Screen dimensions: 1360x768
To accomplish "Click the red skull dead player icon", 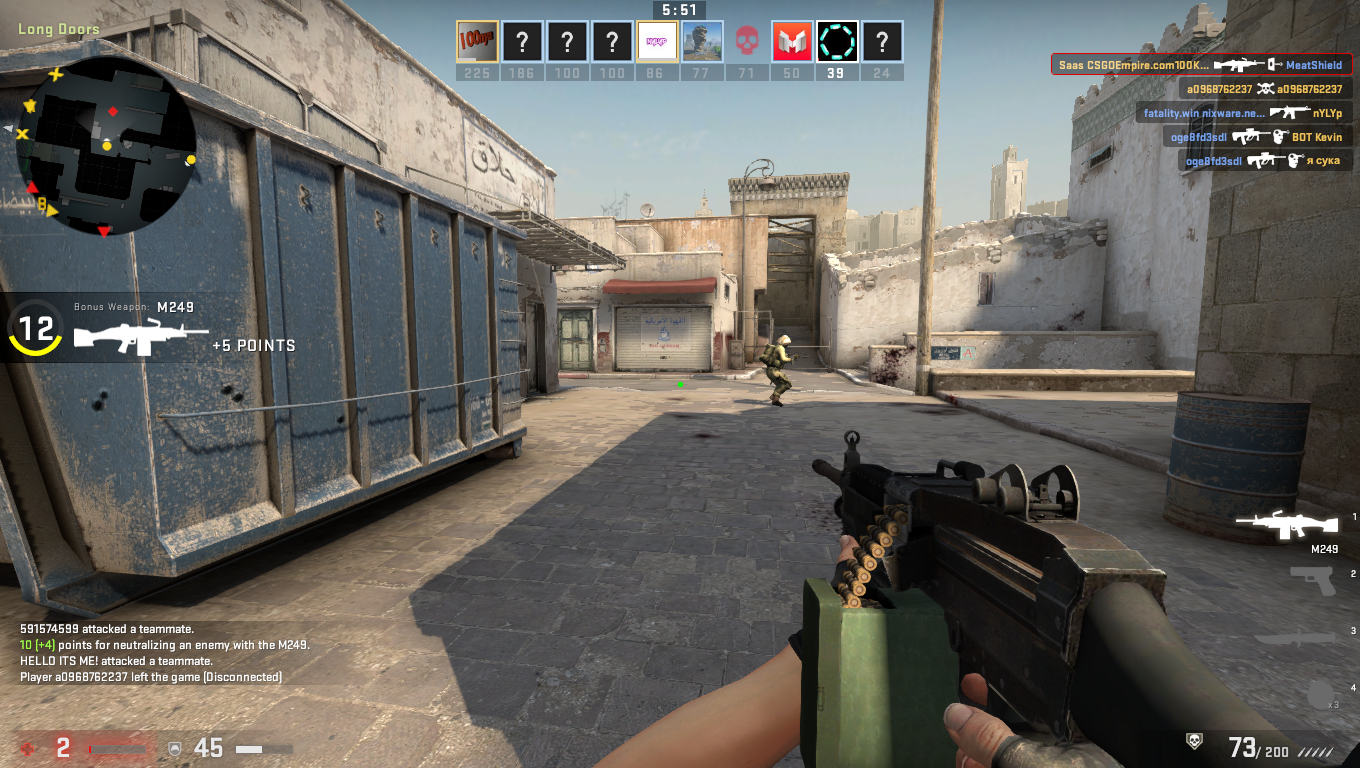I will point(747,42).
